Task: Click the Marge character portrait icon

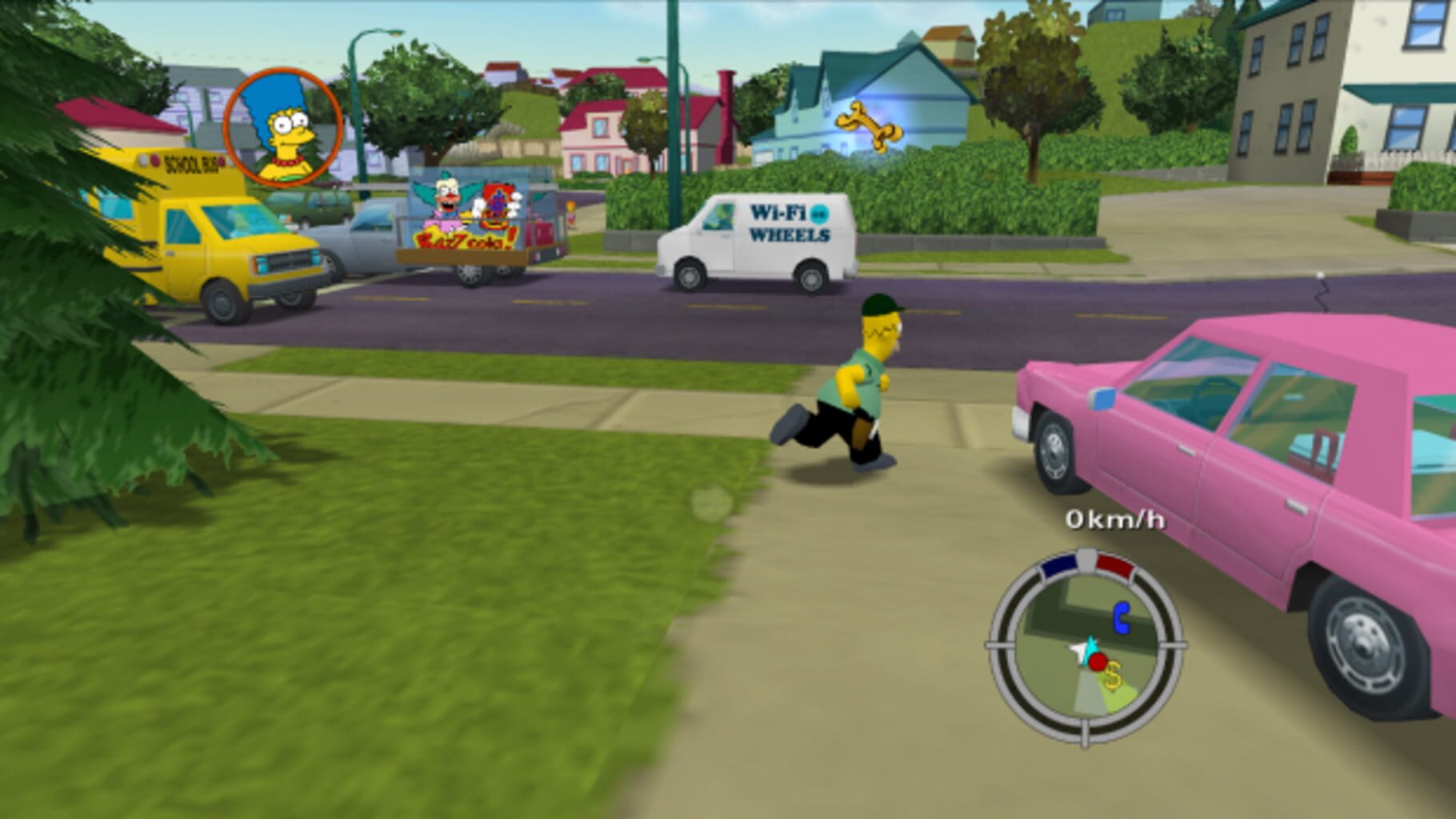Action: [282, 126]
